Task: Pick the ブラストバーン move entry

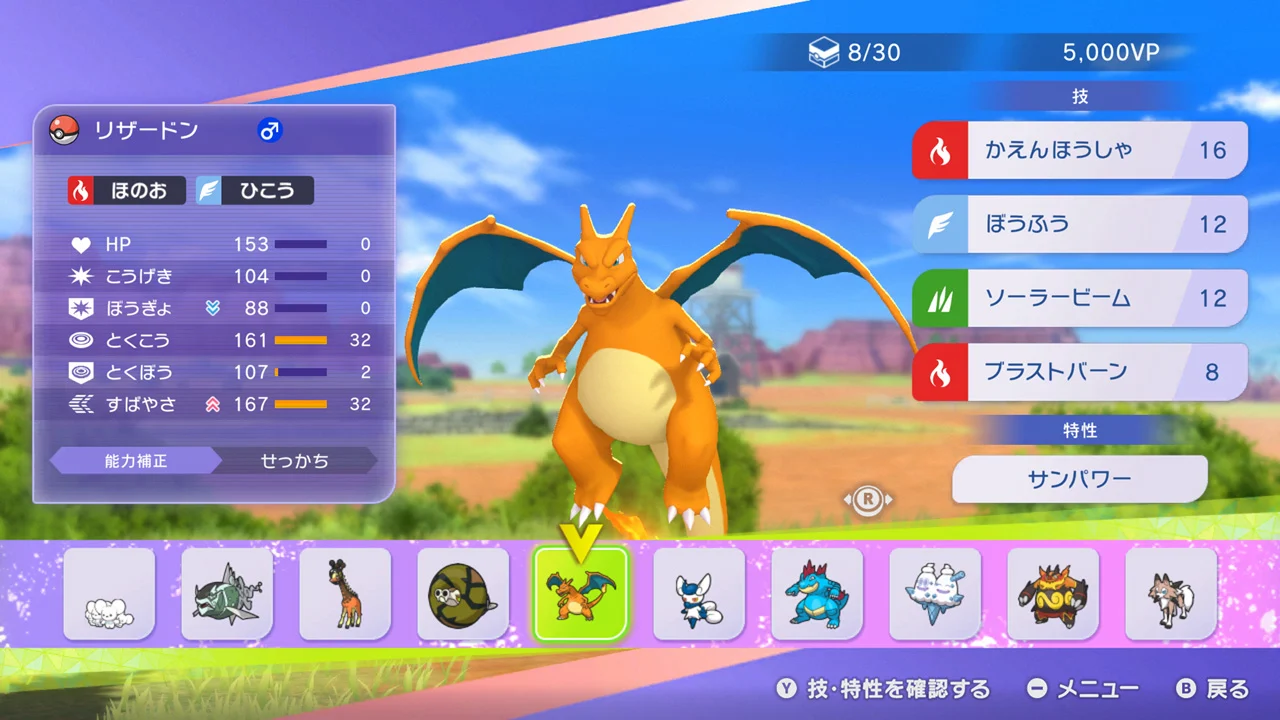Action: click(x=1079, y=372)
